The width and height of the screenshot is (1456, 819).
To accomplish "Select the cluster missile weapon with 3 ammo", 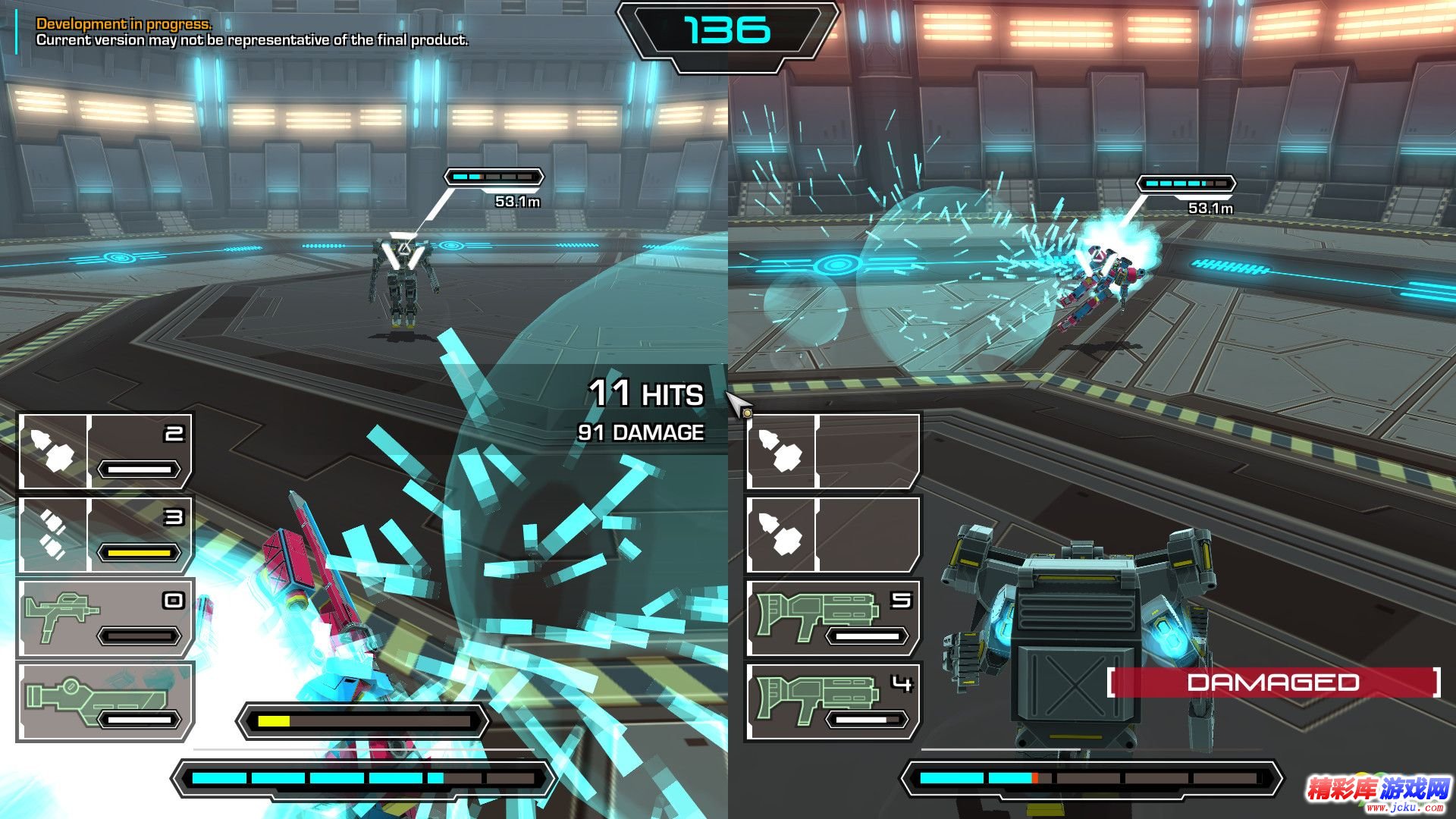I will (x=105, y=535).
